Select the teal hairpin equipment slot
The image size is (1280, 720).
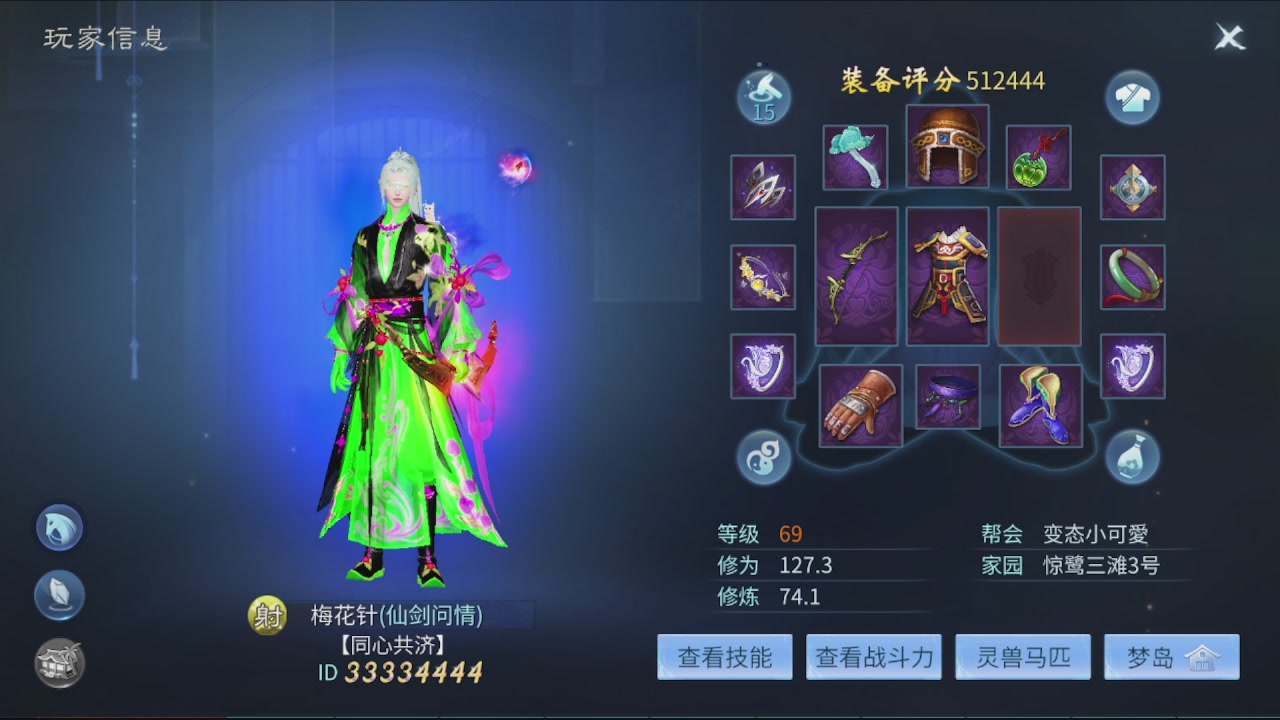855,158
